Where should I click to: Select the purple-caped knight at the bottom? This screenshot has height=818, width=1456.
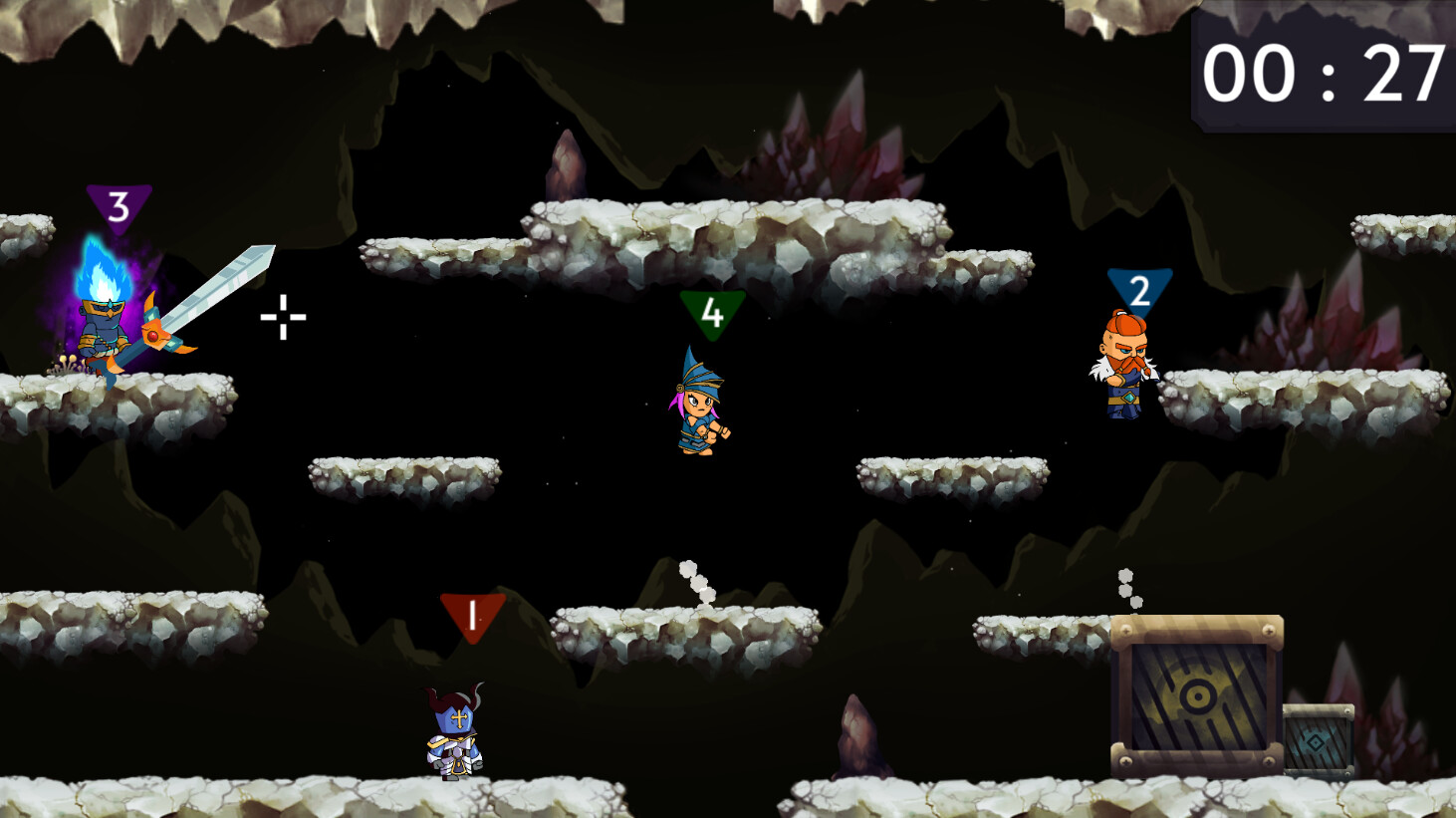pos(453,742)
